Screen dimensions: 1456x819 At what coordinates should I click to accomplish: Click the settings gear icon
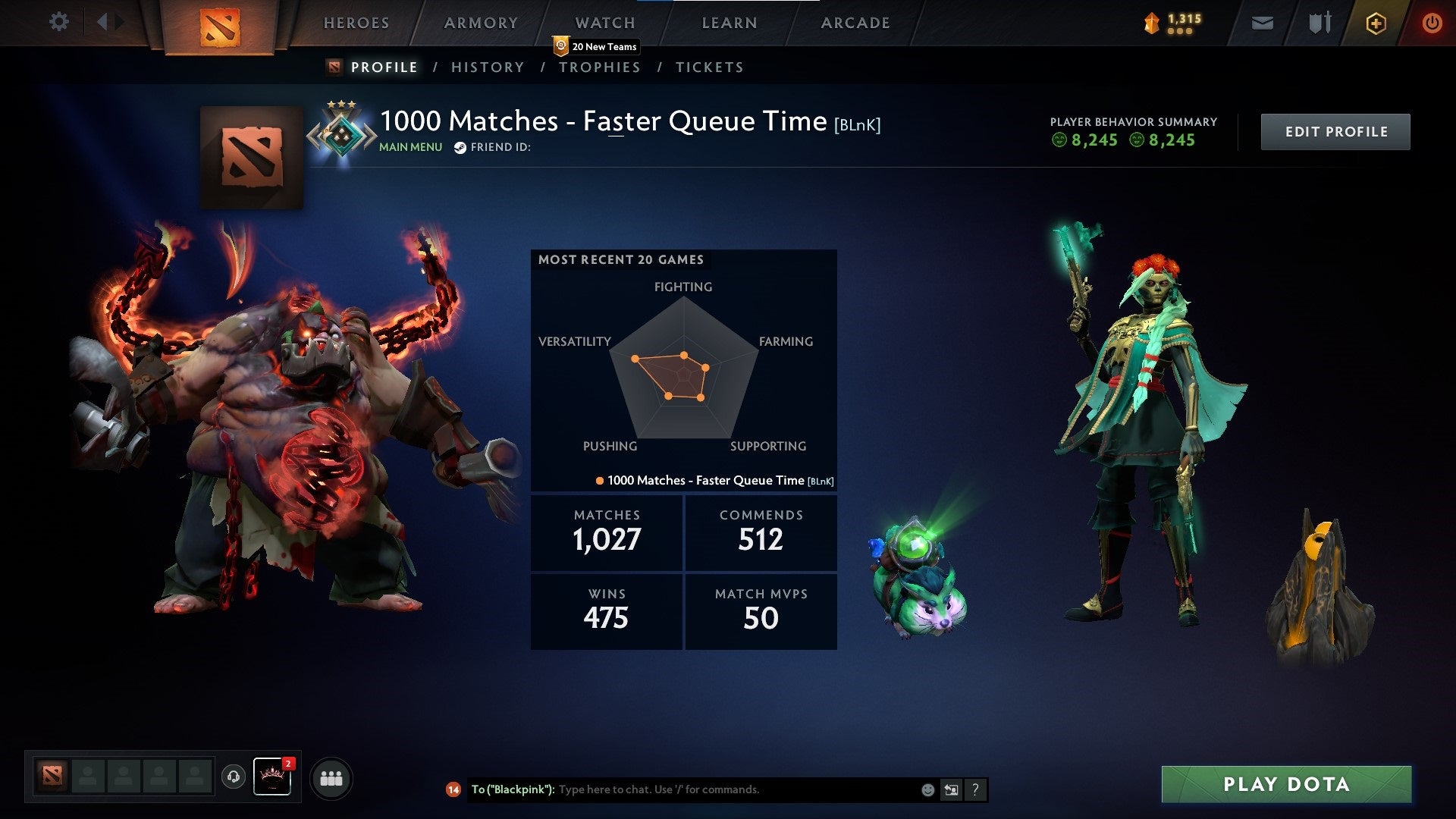(59, 22)
